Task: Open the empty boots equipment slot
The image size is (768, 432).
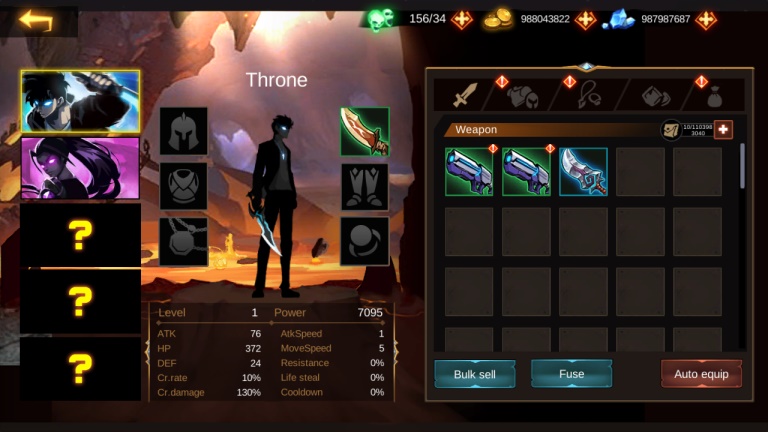Action: point(364,187)
